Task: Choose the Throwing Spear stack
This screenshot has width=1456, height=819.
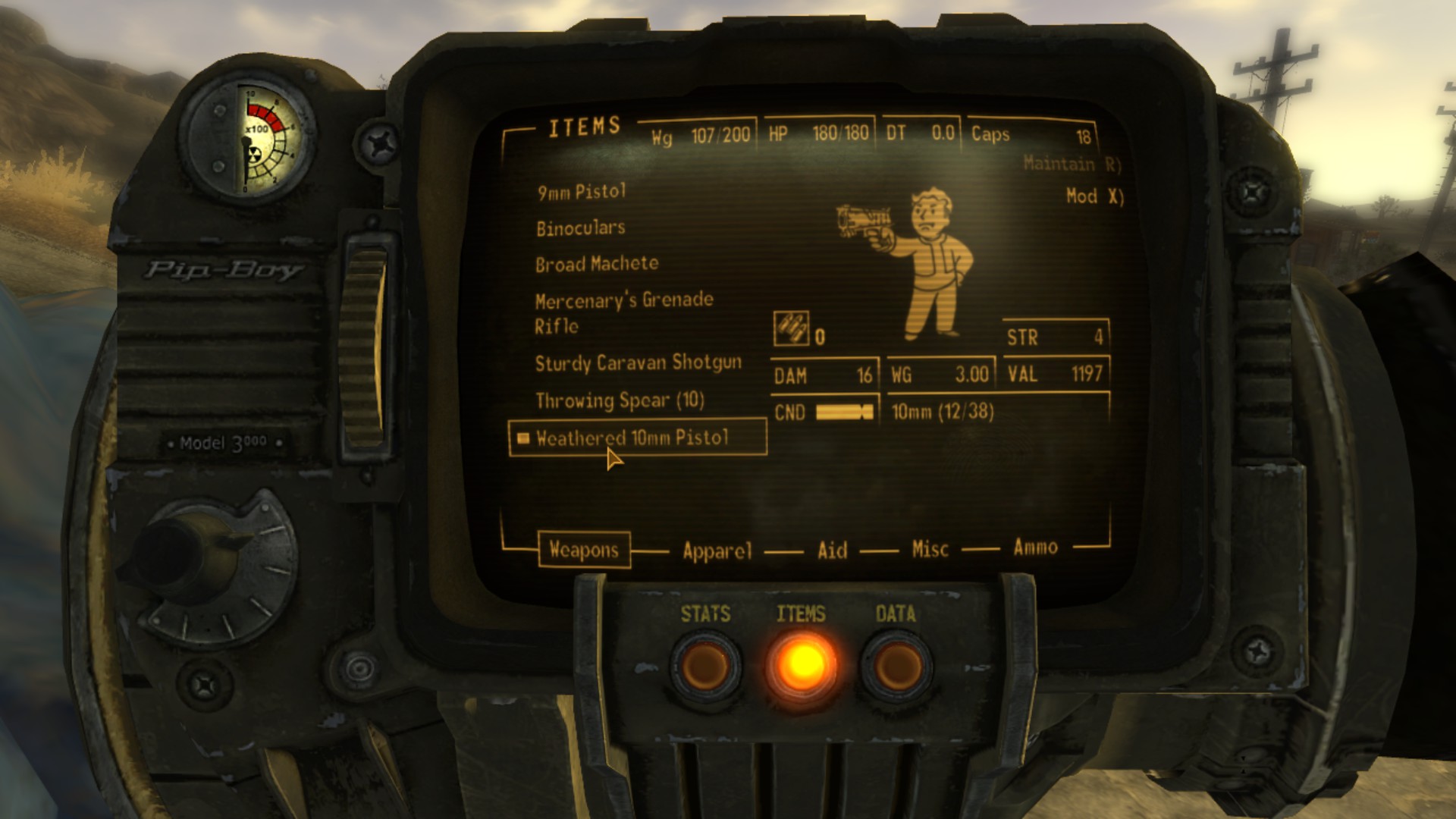Action: click(x=620, y=400)
